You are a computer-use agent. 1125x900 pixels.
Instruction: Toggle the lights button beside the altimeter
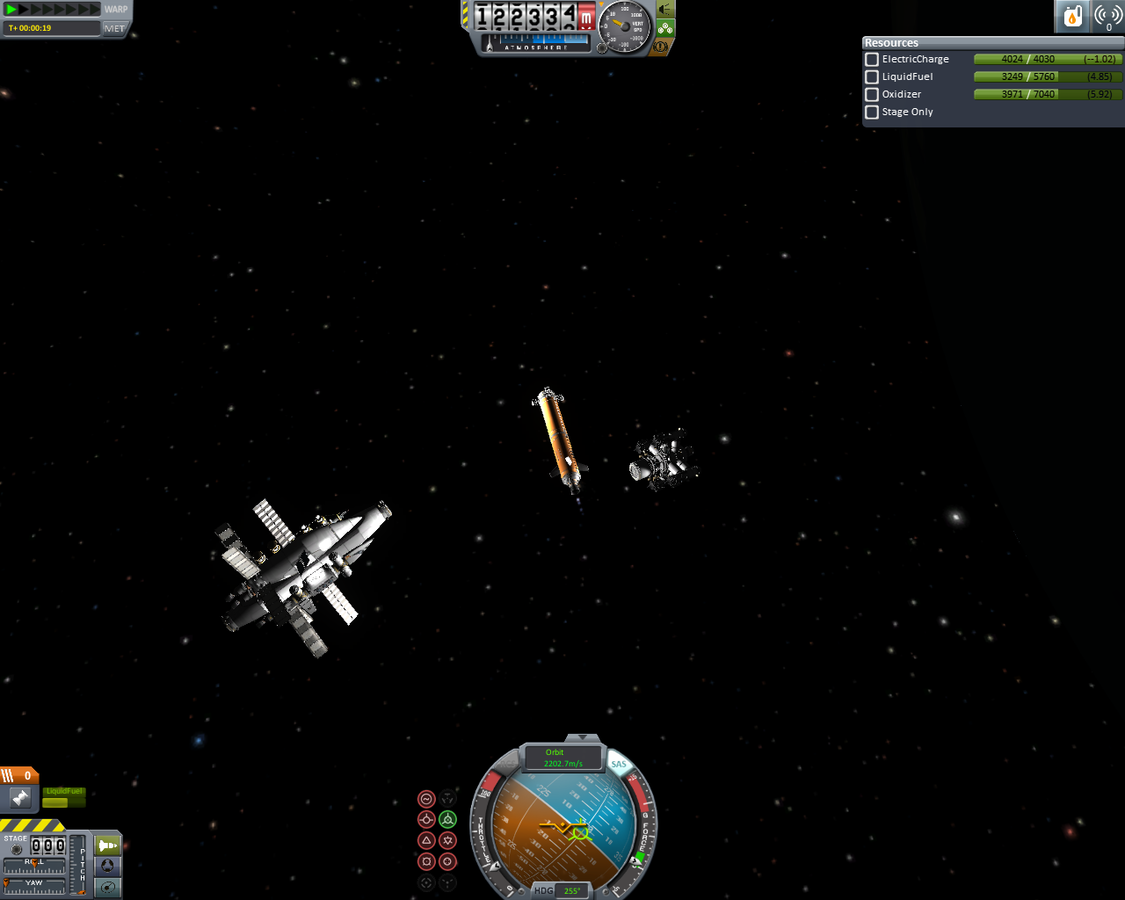[665, 9]
